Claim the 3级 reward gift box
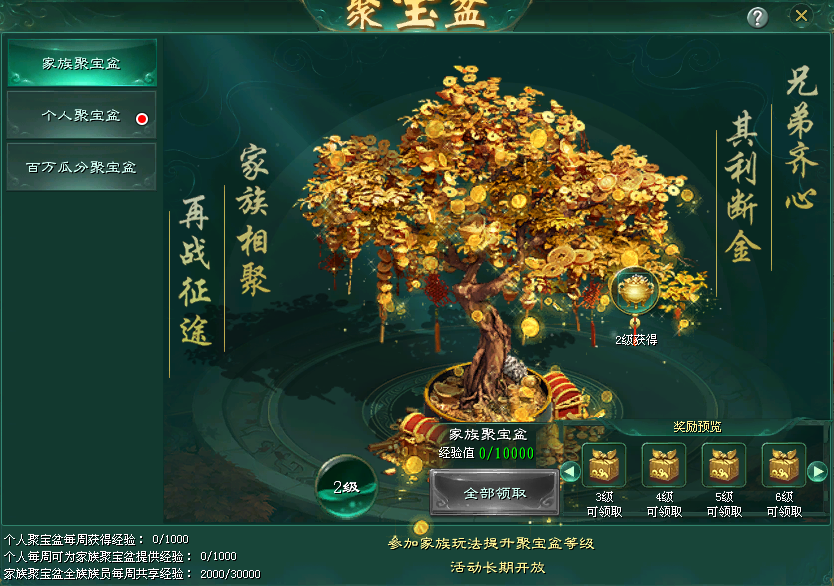This screenshot has width=834, height=586. (604, 465)
